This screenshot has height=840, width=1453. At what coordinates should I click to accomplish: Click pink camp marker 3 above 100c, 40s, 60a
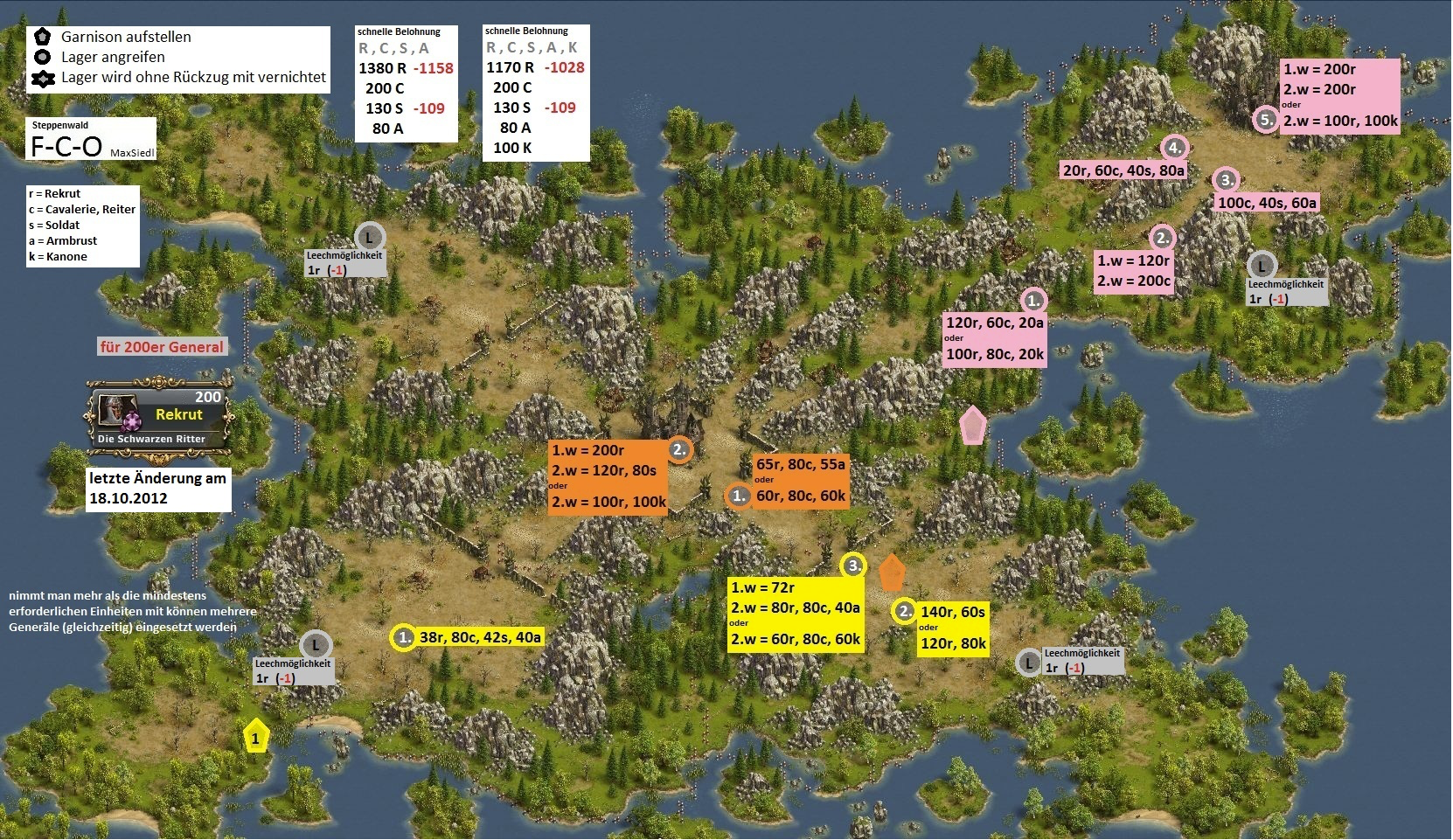[1227, 180]
